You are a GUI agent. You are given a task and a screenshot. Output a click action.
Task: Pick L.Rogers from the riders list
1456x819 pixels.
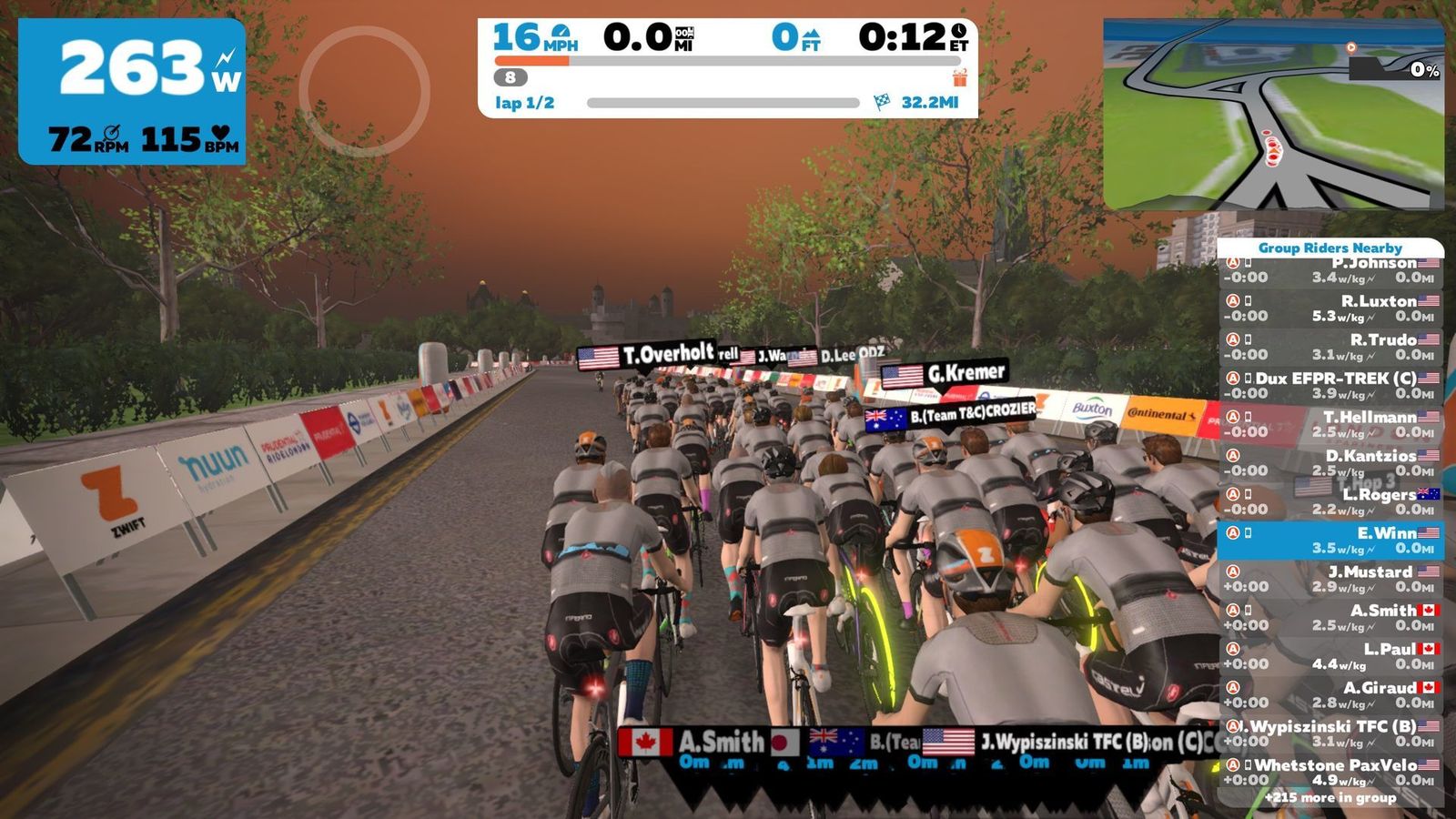click(x=1330, y=501)
